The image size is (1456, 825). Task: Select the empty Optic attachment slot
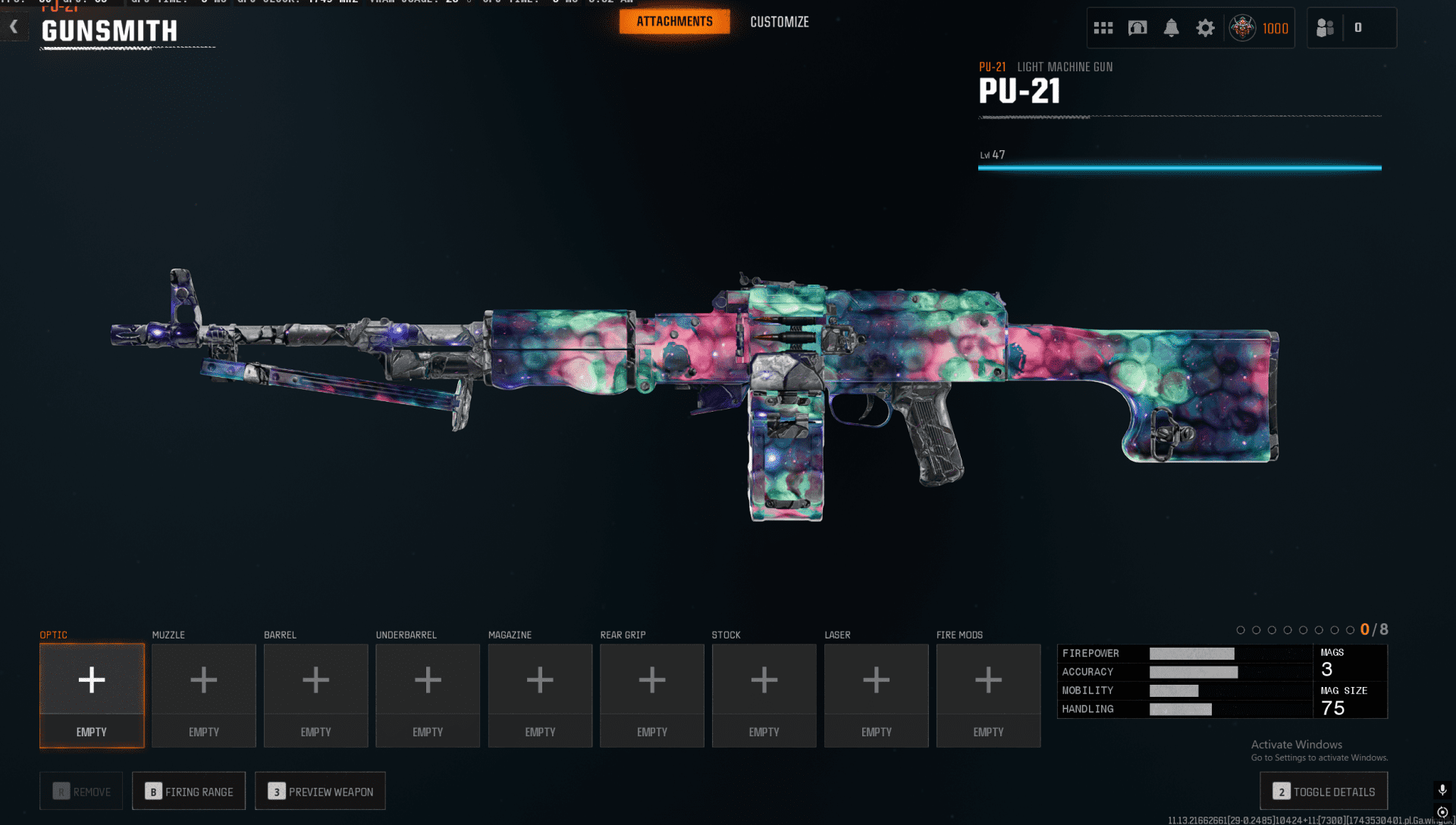point(92,695)
